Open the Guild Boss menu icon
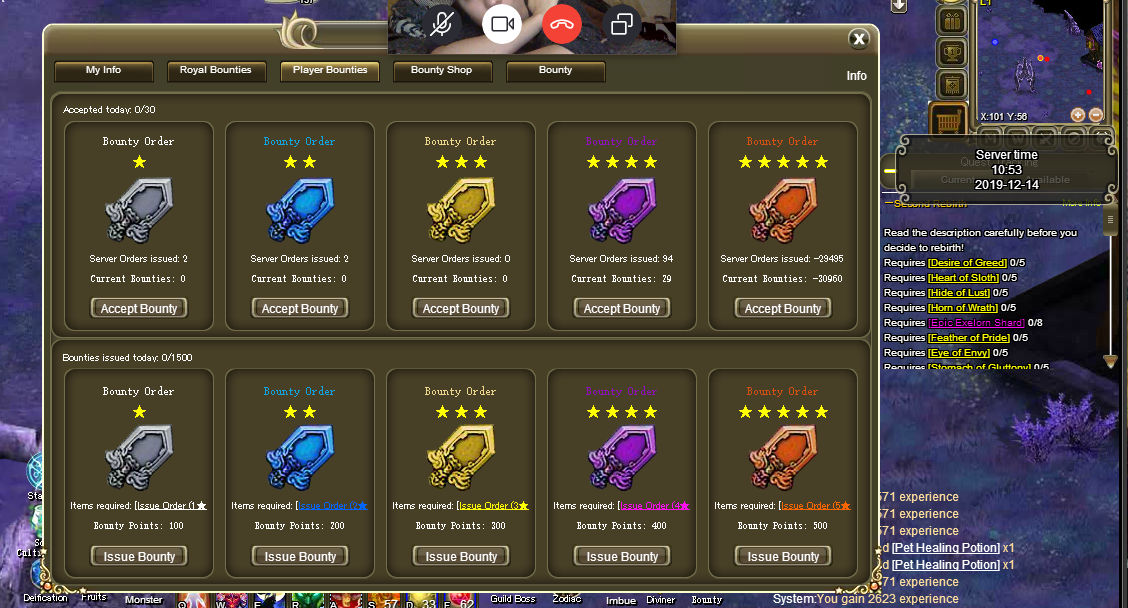1128x608 pixels. 514,599
